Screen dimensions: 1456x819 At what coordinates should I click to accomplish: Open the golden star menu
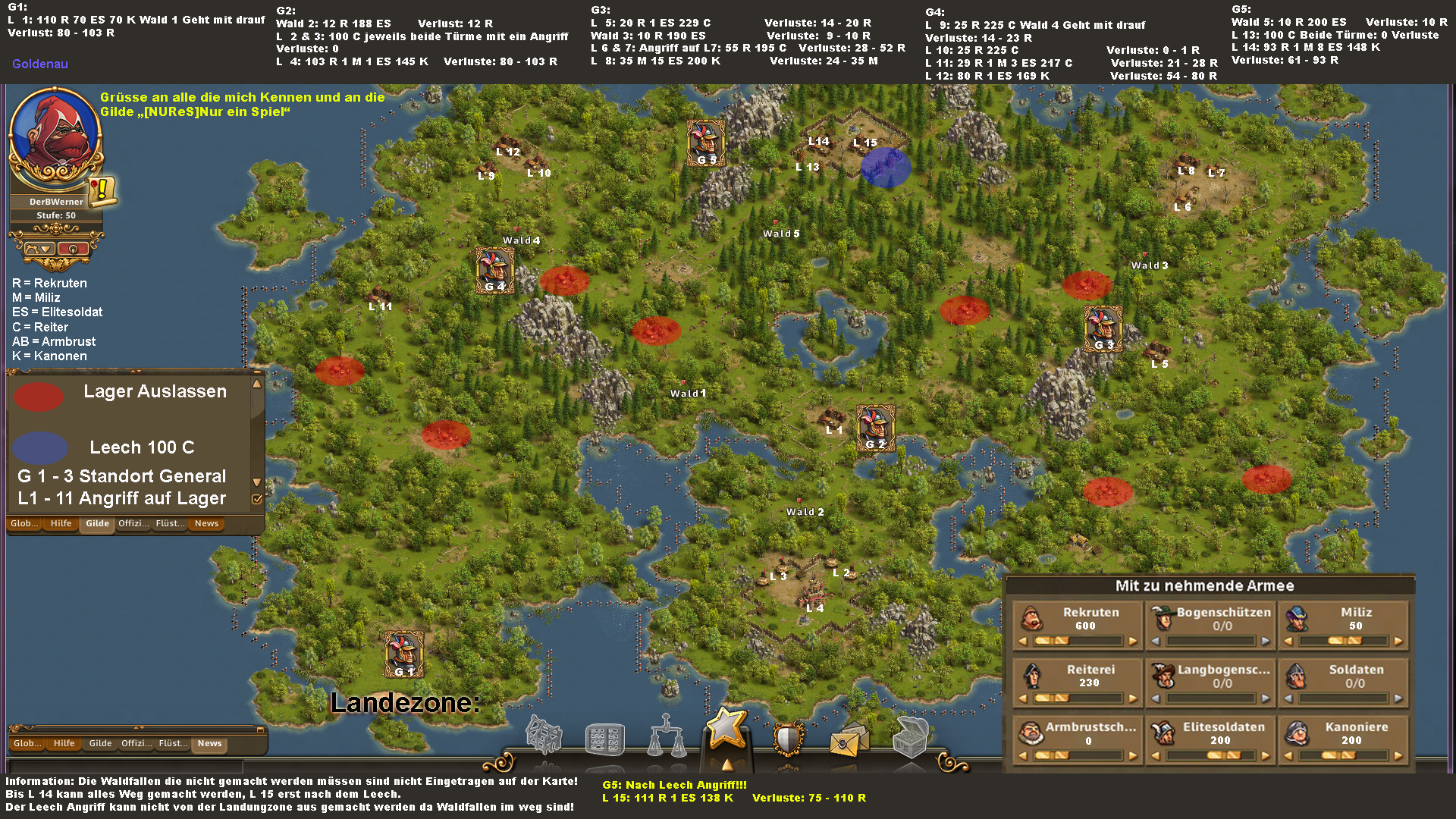(x=727, y=728)
